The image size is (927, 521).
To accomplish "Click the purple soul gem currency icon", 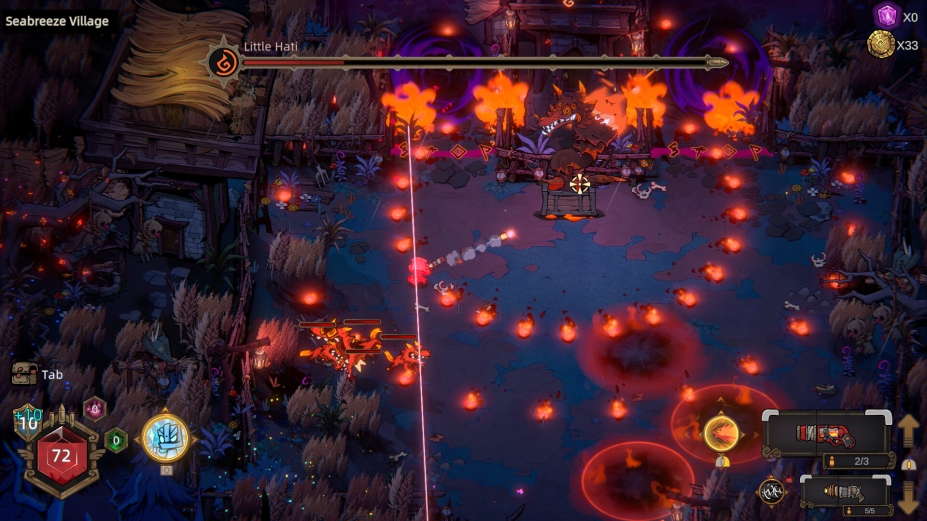I will click(x=885, y=16).
